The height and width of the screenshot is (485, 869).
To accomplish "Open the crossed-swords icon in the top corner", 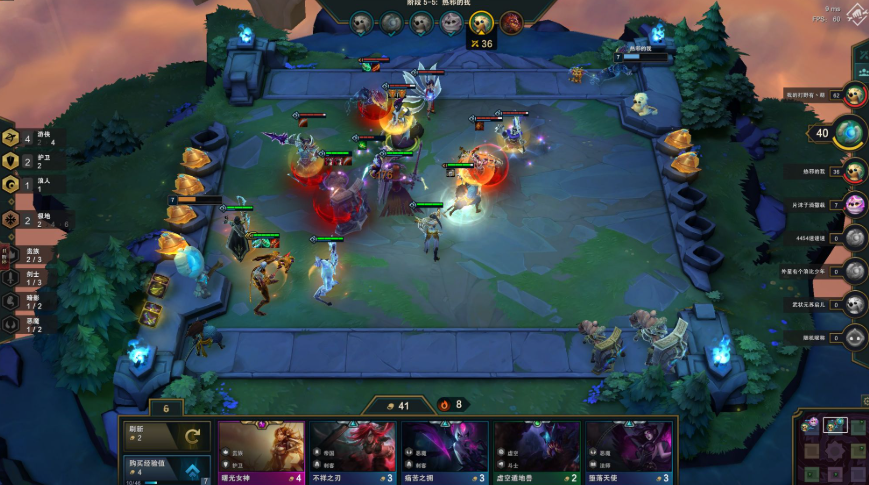I will 855,15.
